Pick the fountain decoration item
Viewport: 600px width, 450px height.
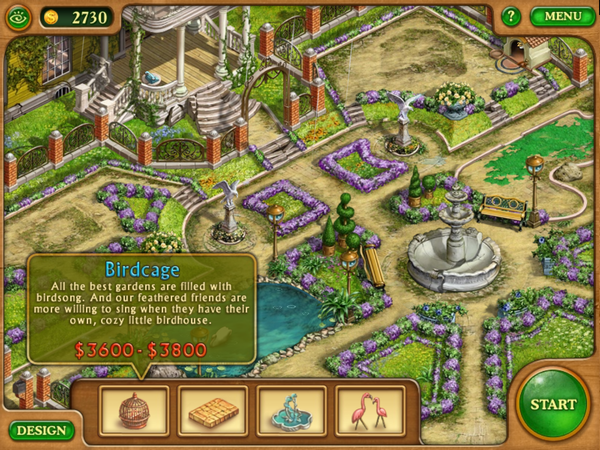click(291, 410)
